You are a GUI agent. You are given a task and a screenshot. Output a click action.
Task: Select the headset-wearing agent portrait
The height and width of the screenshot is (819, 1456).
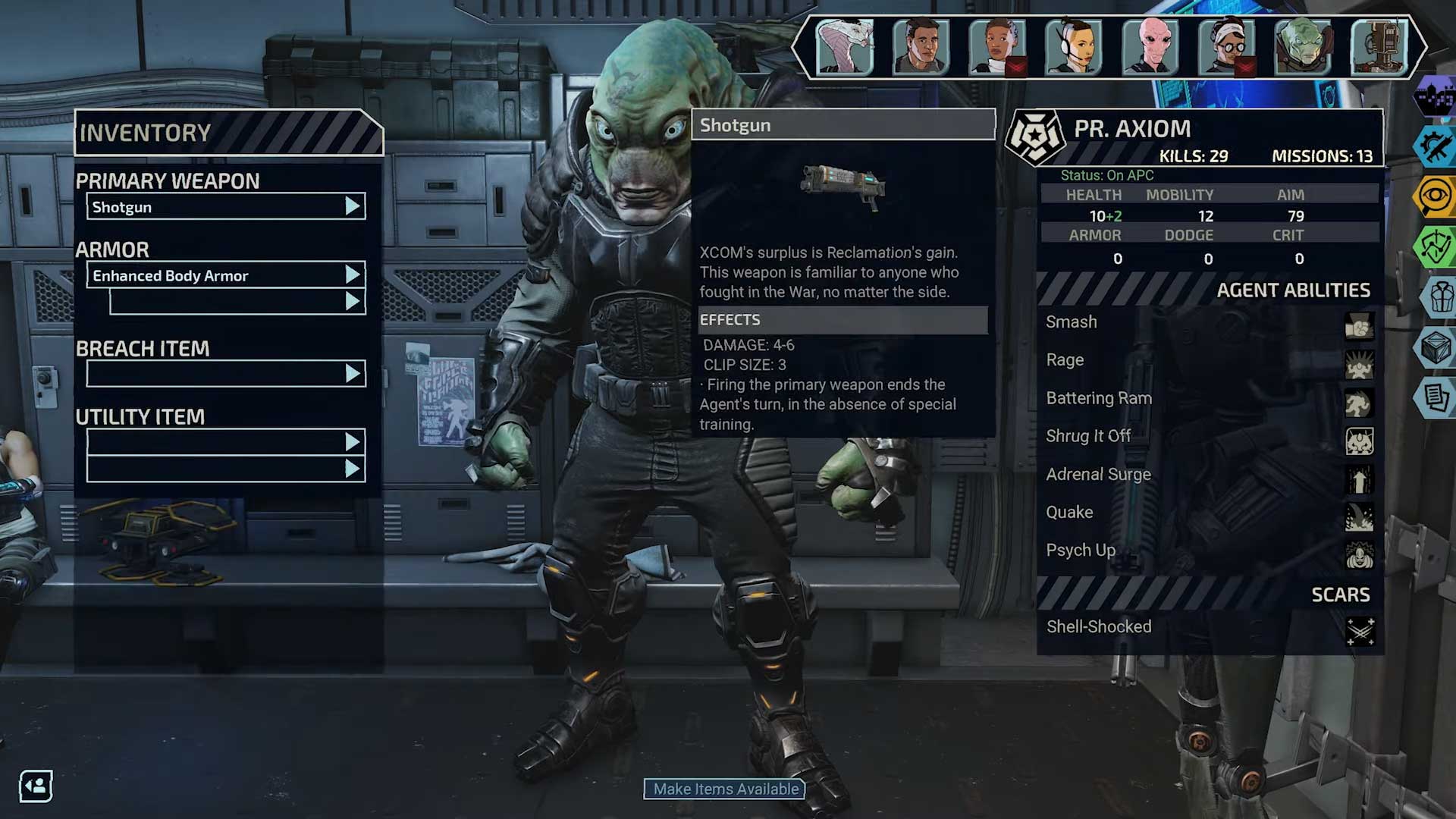(1073, 47)
